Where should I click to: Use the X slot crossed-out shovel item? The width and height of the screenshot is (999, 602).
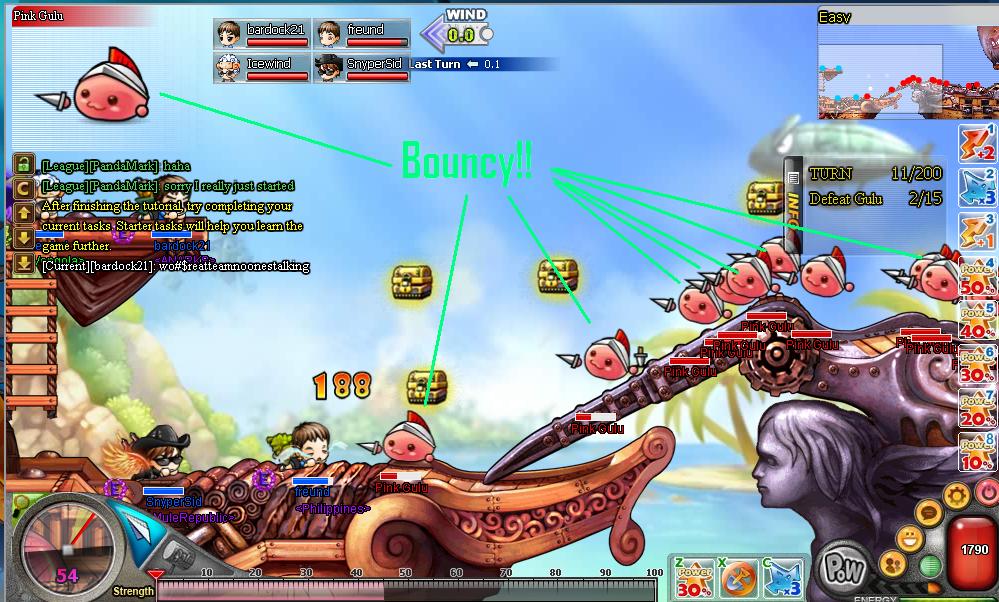[x=738, y=578]
